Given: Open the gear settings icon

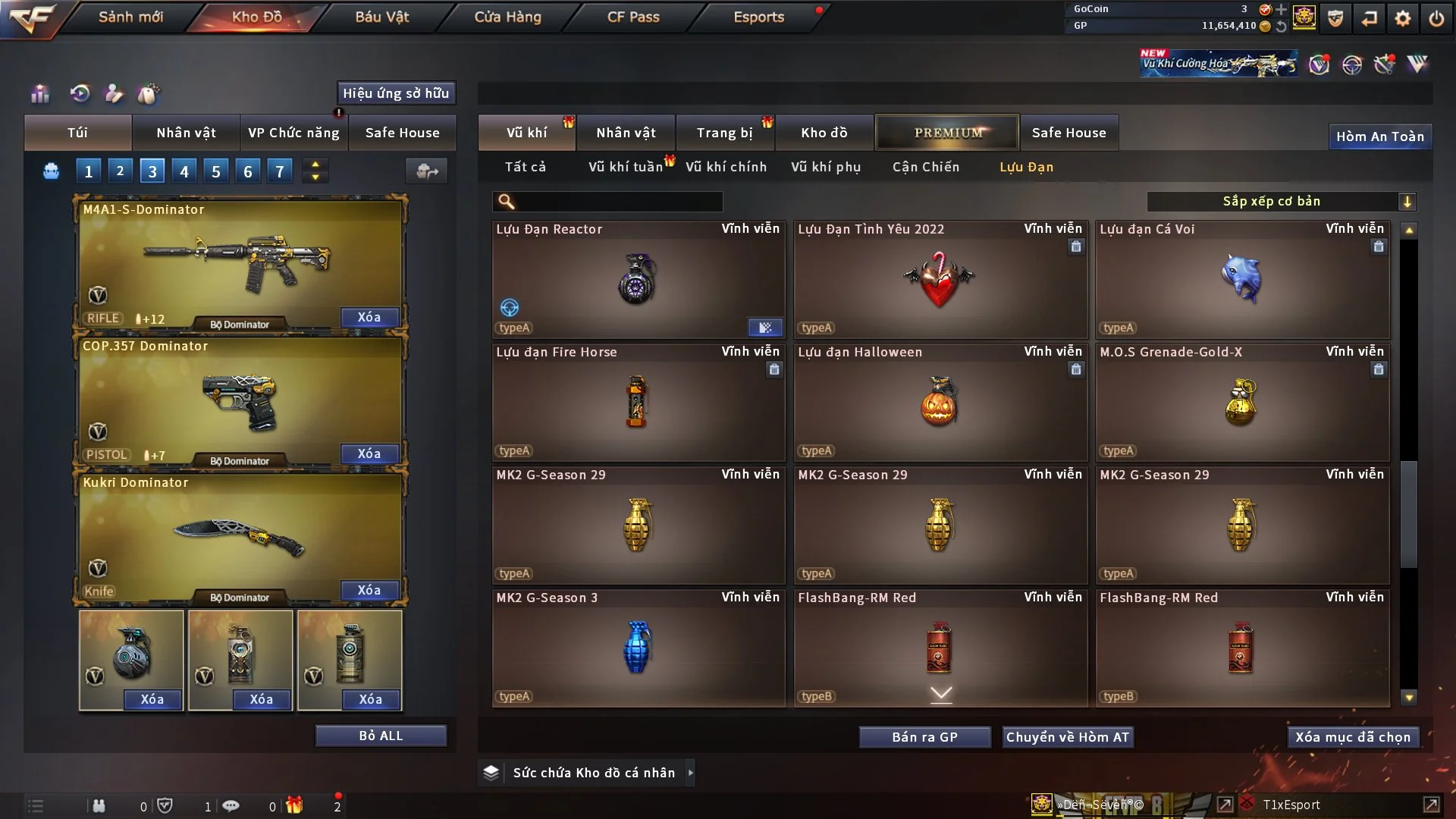Looking at the screenshot, I should 1403,18.
